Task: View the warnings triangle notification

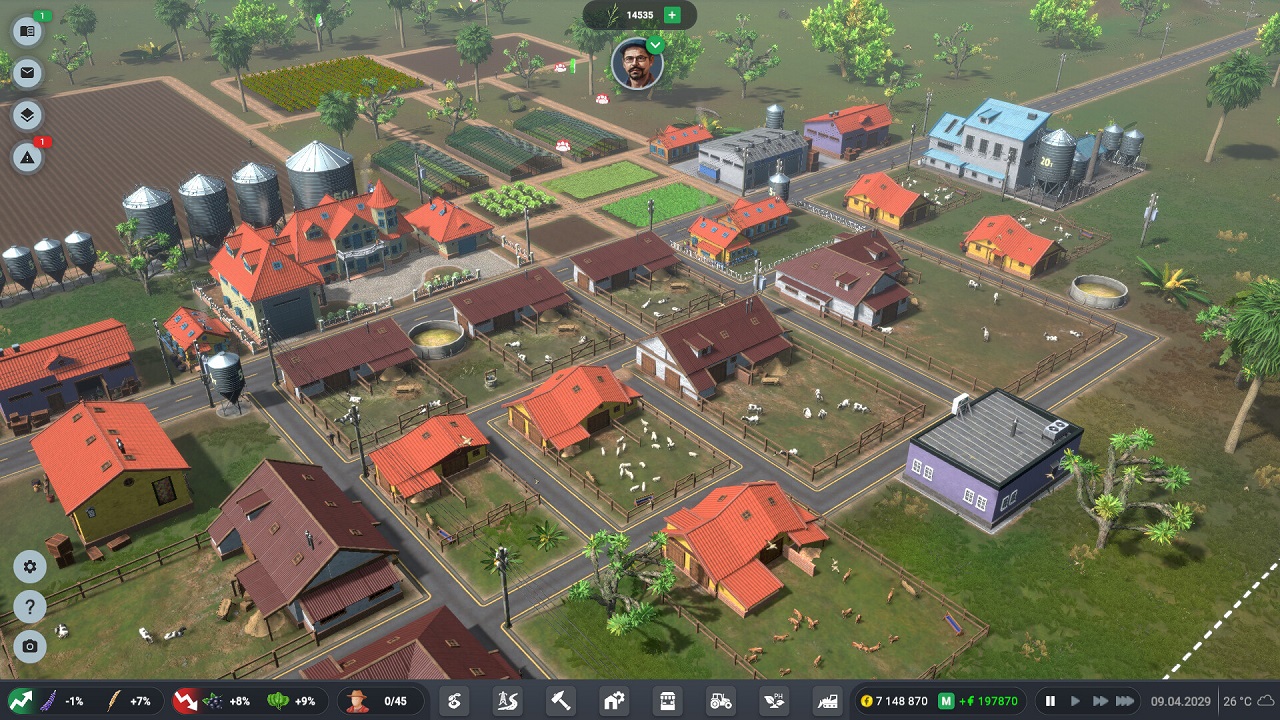Action: coord(26,158)
